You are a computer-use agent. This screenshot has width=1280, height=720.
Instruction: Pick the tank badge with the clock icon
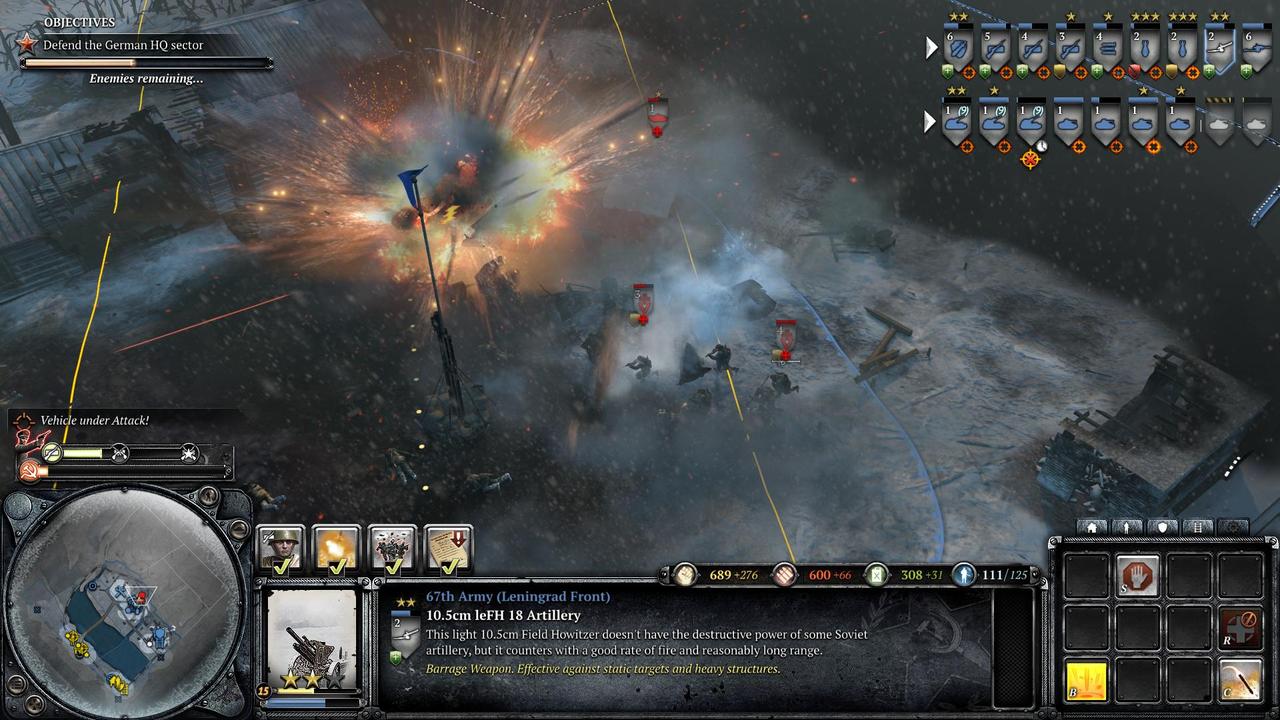(1030, 122)
